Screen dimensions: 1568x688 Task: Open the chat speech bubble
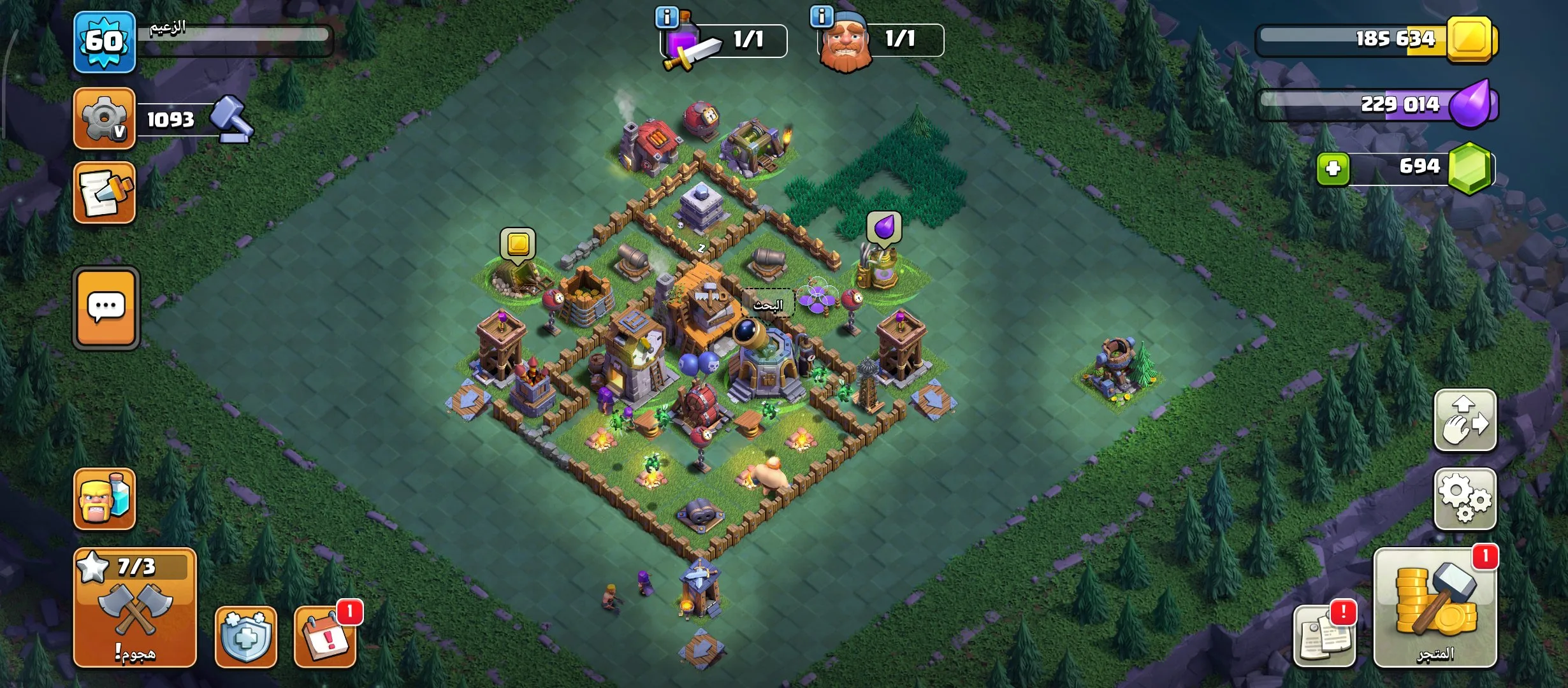(x=106, y=308)
